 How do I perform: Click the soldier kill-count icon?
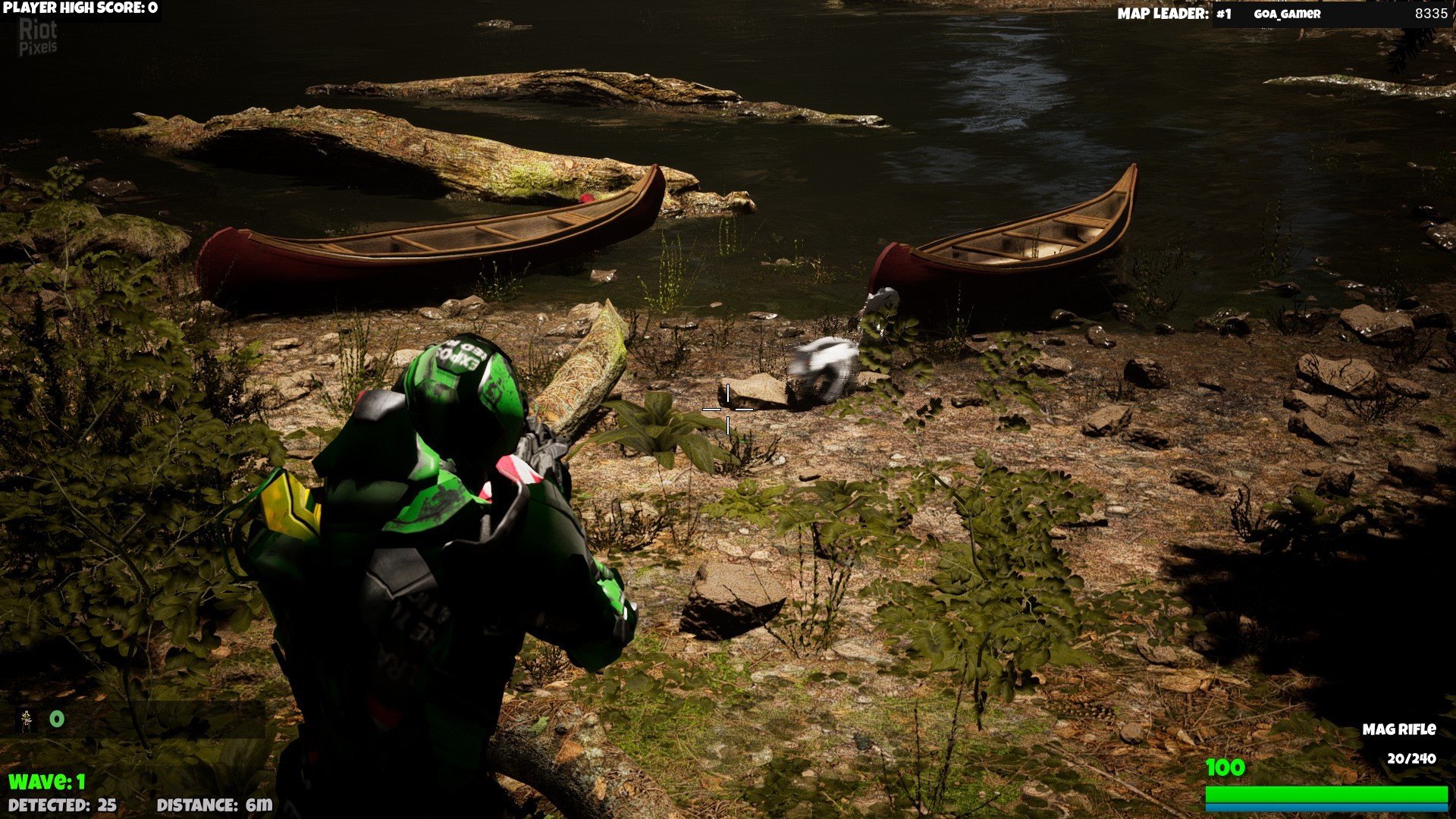[28, 720]
